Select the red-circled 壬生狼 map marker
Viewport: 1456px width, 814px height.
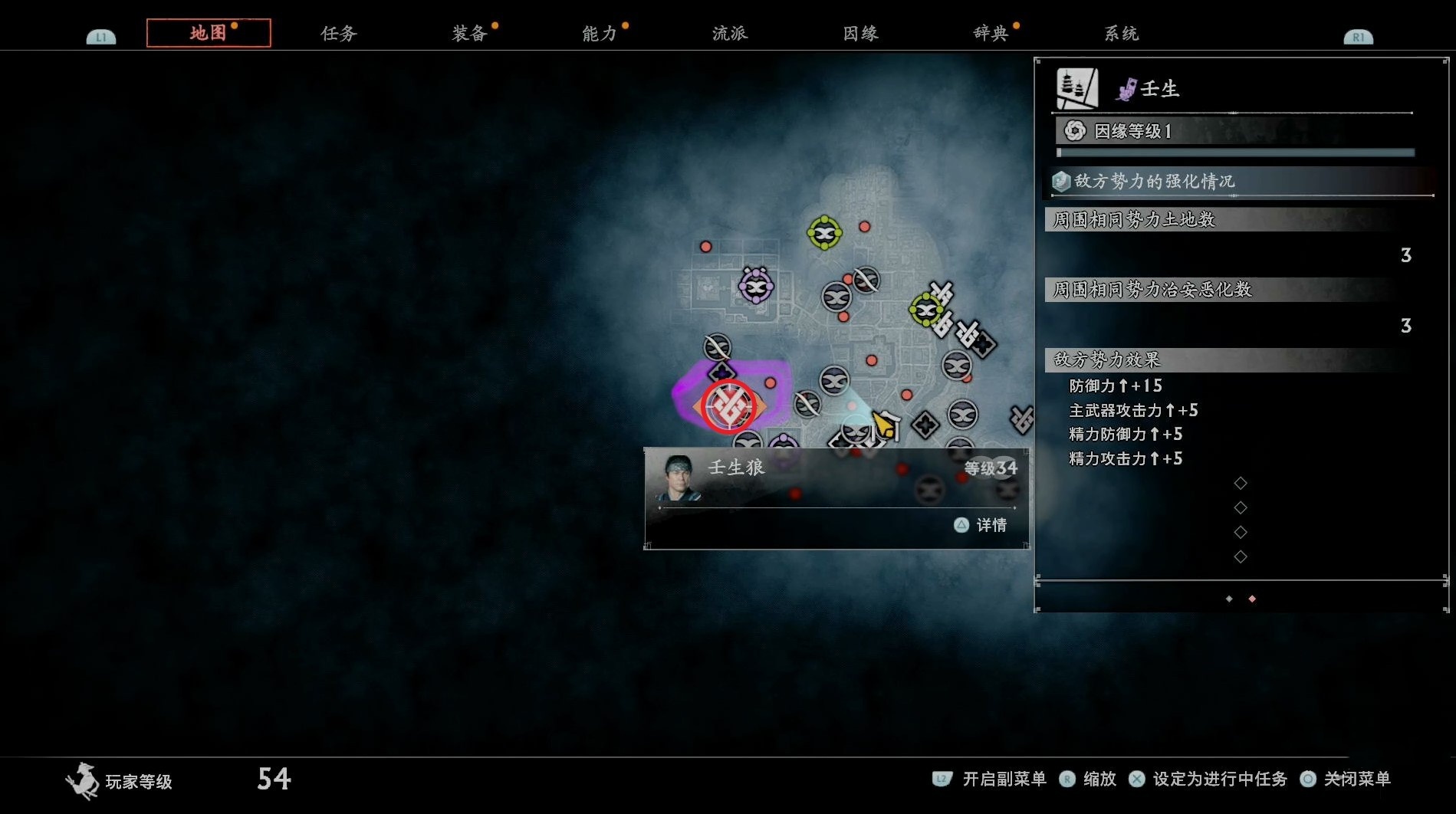click(x=729, y=406)
